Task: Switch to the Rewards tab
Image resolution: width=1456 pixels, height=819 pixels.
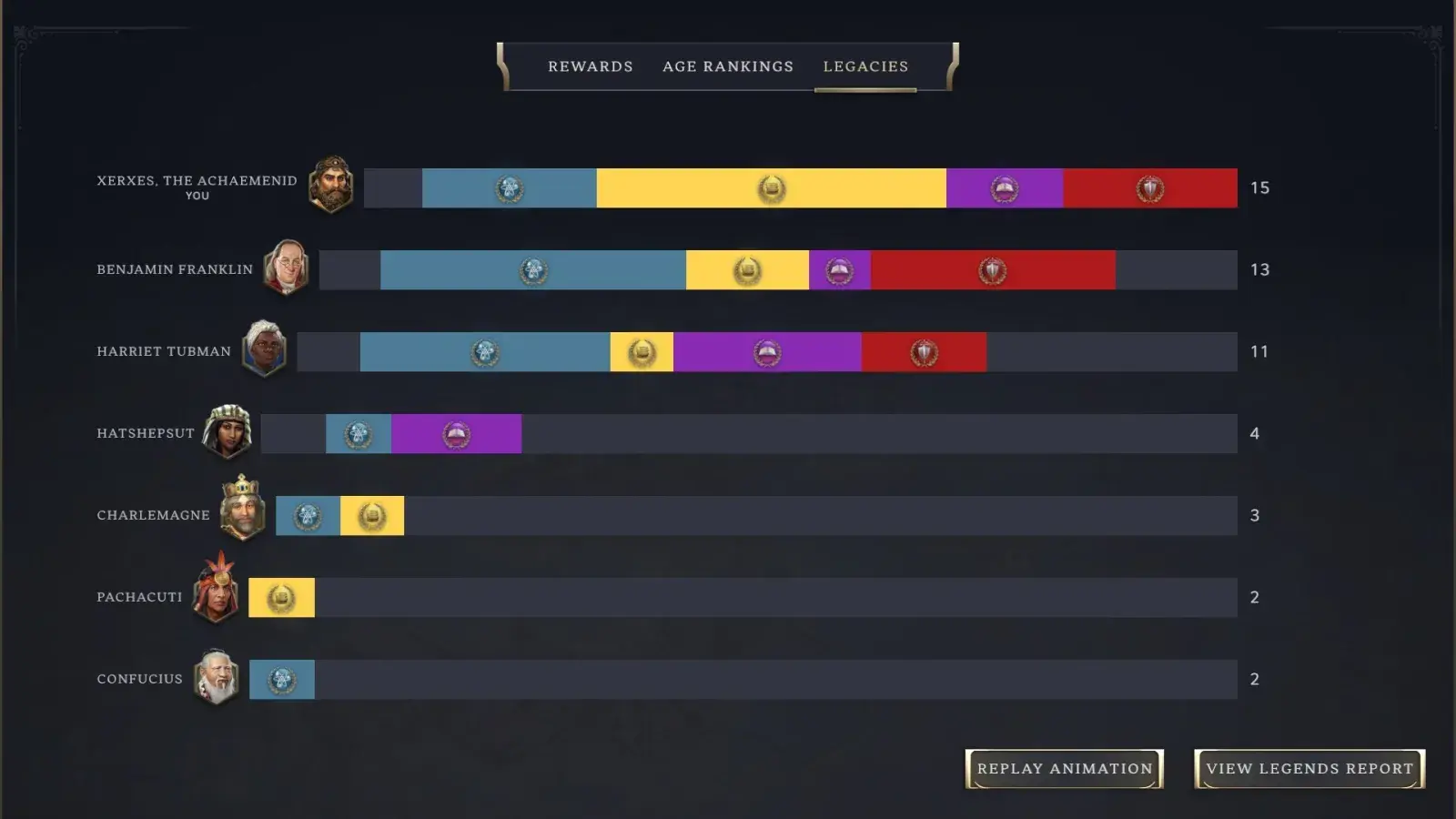Action: [590, 66]
